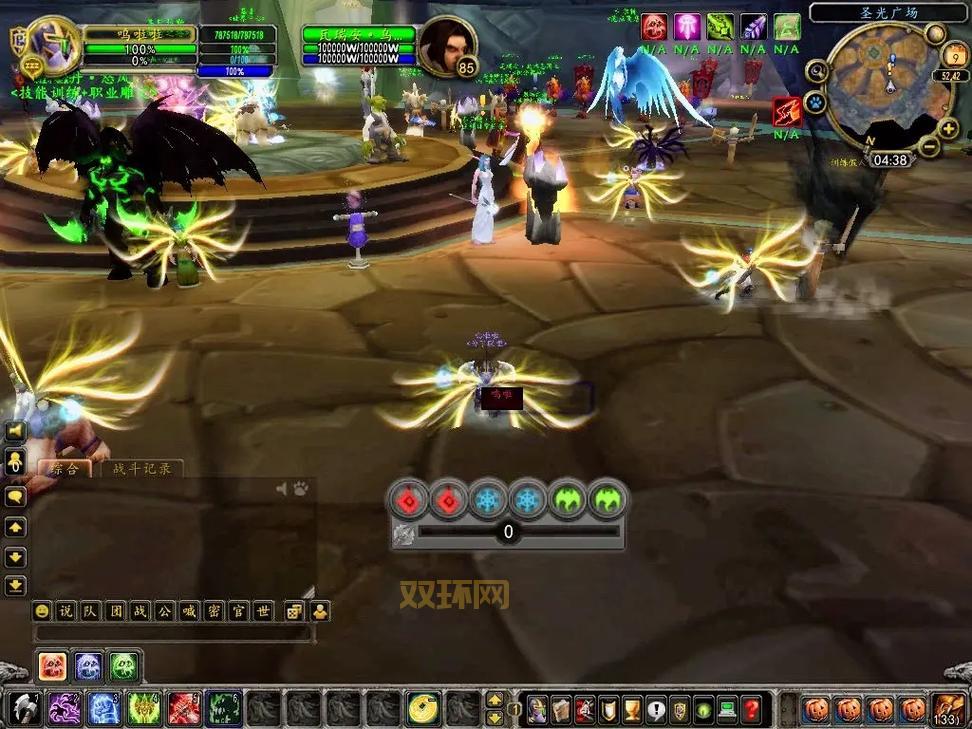Click the player portrait in top-left frame

tap(50, 44)
